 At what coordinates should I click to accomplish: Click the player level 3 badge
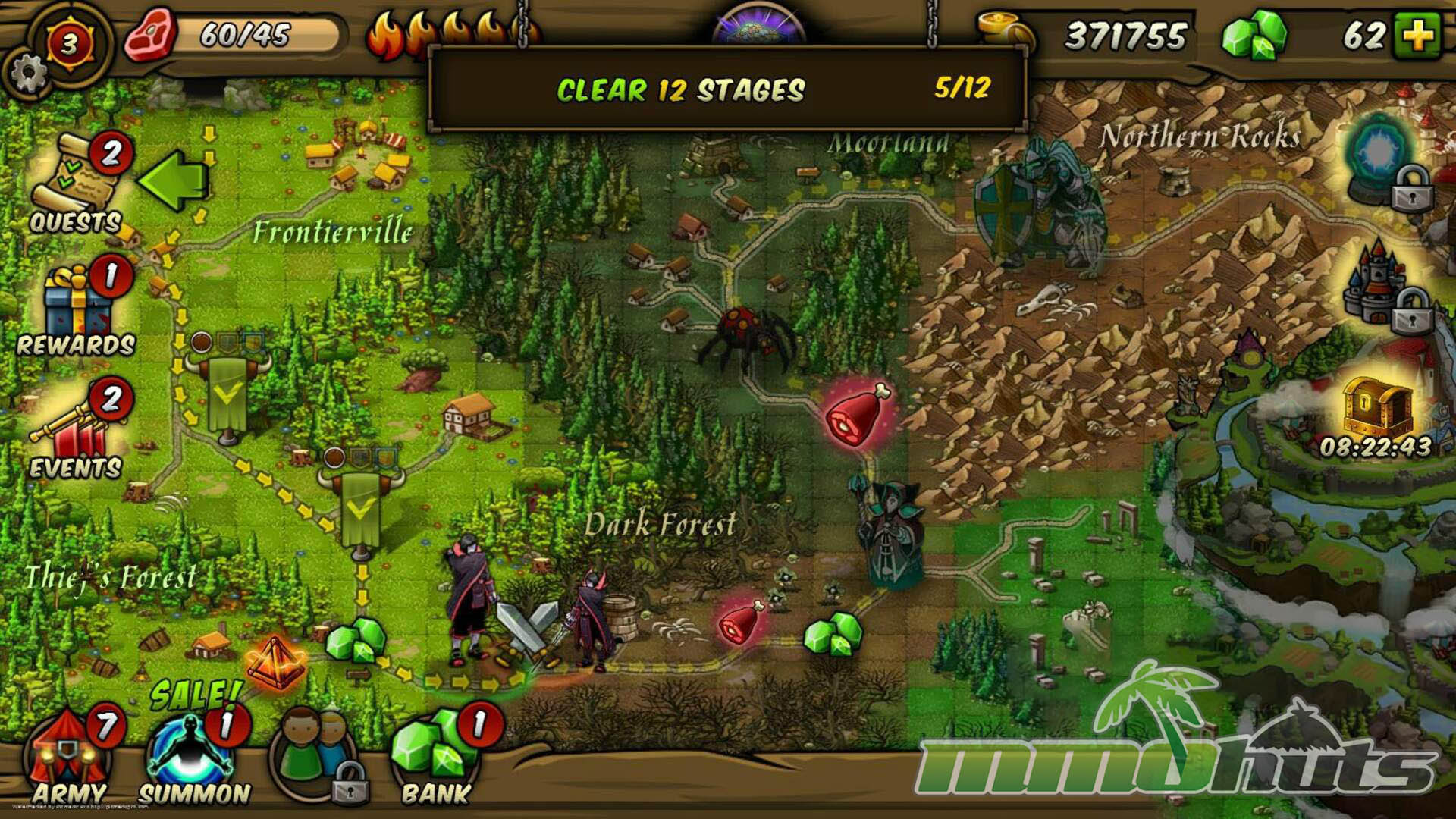click(69, 44)
